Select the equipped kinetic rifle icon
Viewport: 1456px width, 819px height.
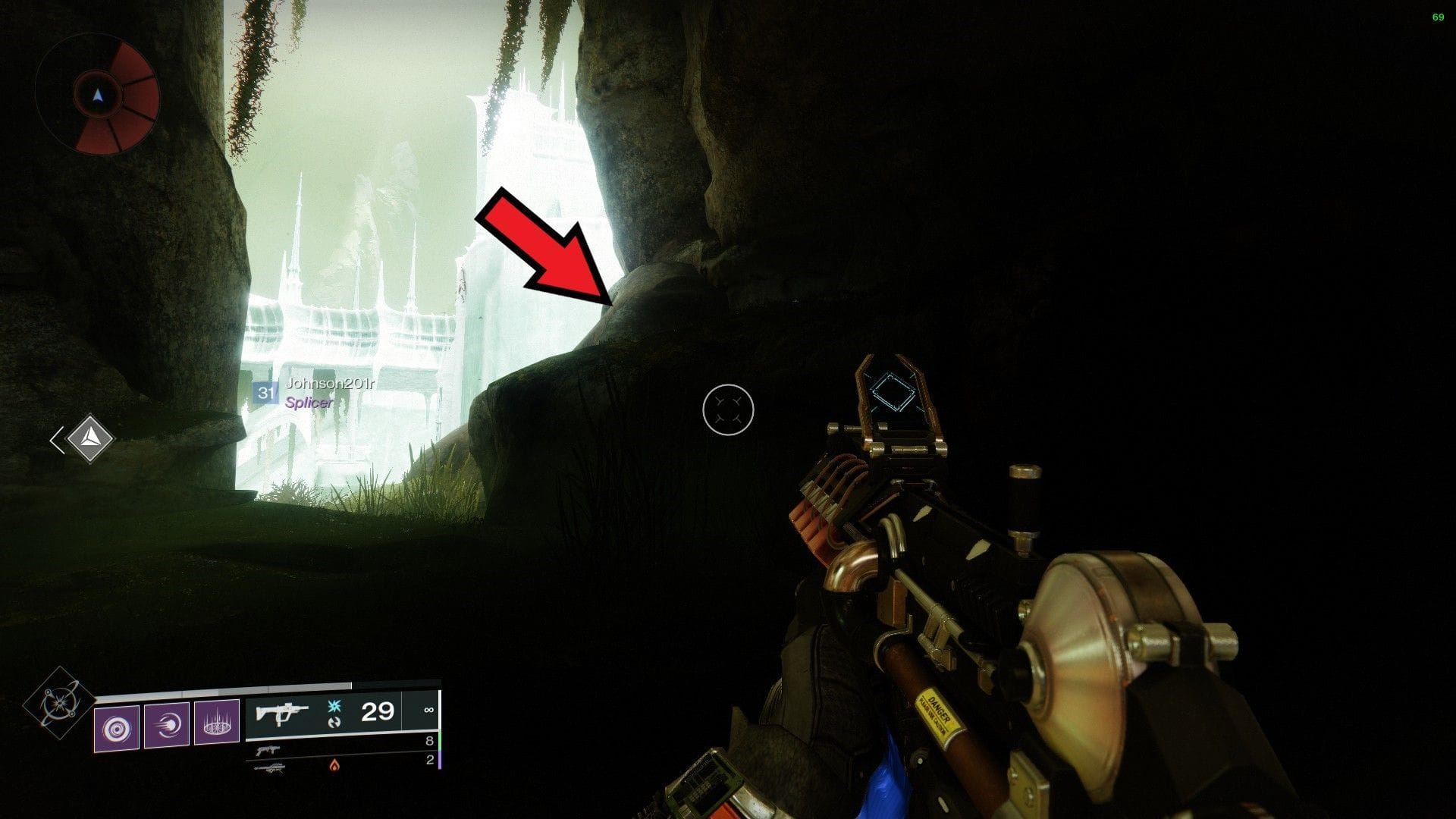point(282,713)
